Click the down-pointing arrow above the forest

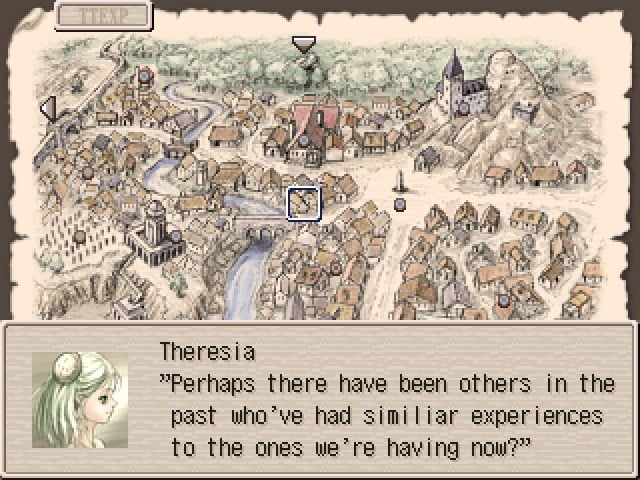pos(303,44)
